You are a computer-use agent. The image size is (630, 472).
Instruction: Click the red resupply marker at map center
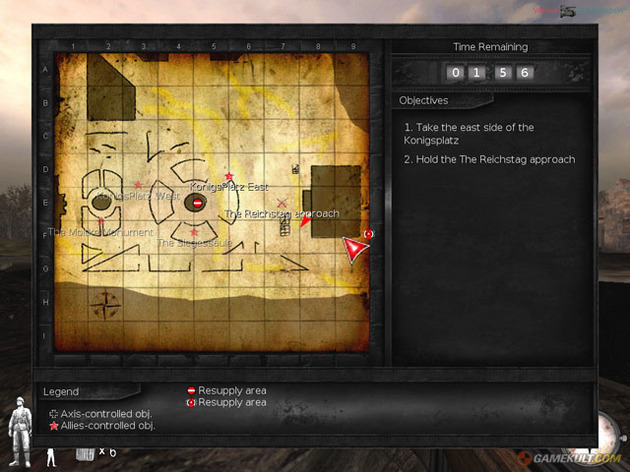coord(198,203)
